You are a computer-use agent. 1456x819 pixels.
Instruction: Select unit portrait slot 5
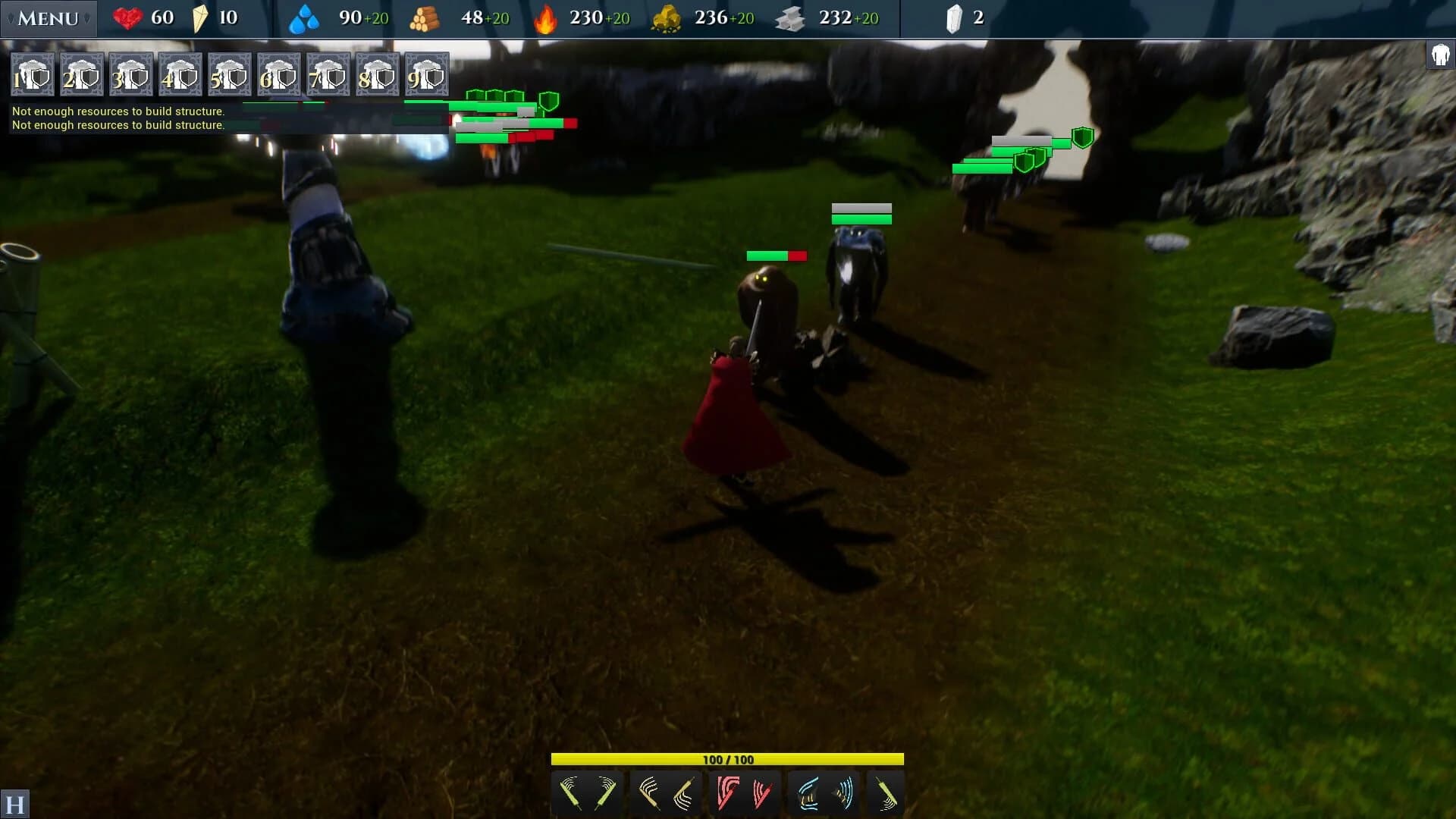click(x=230, y=74)
